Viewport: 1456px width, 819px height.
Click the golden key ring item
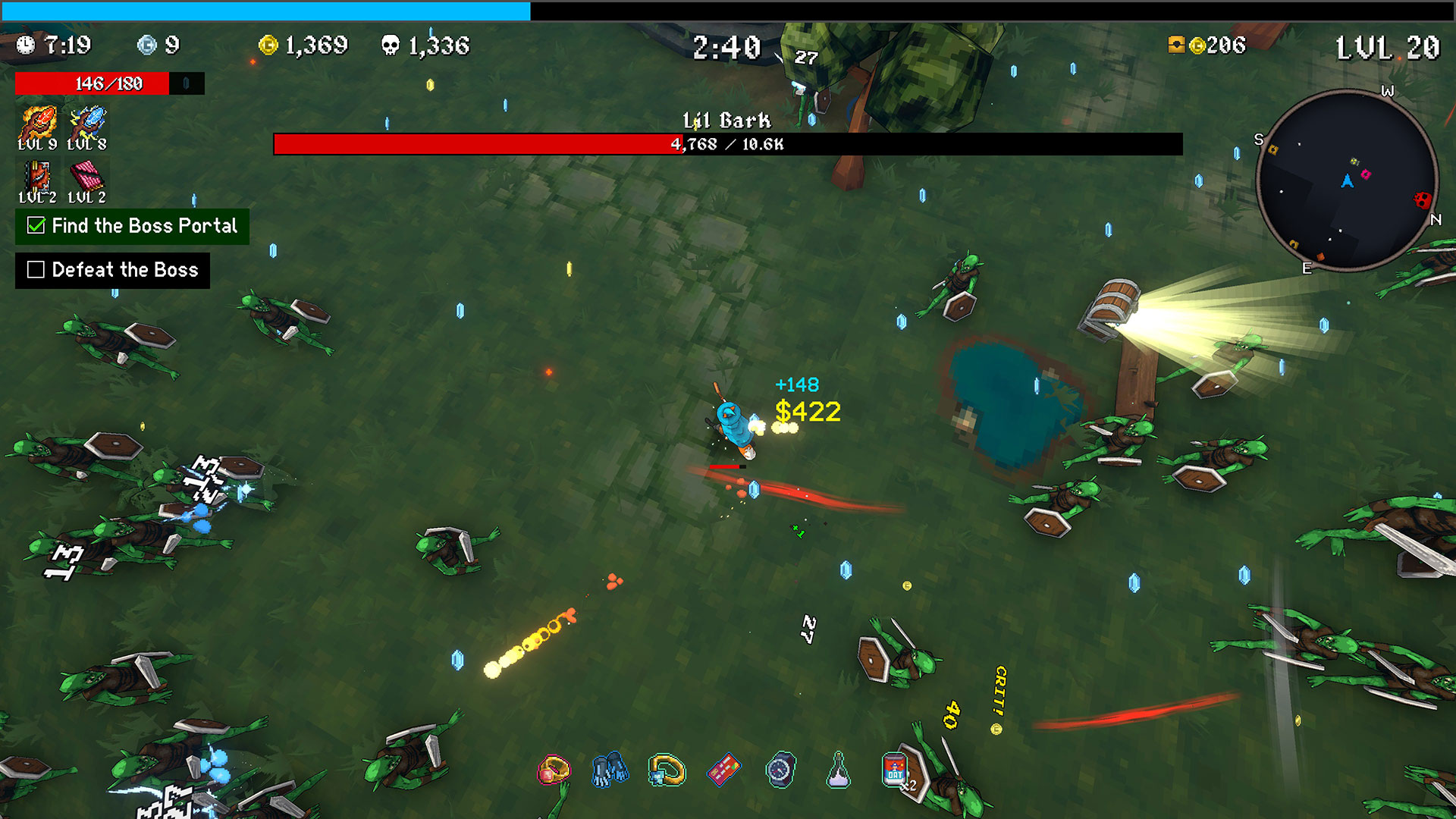[x=667, y=770]
